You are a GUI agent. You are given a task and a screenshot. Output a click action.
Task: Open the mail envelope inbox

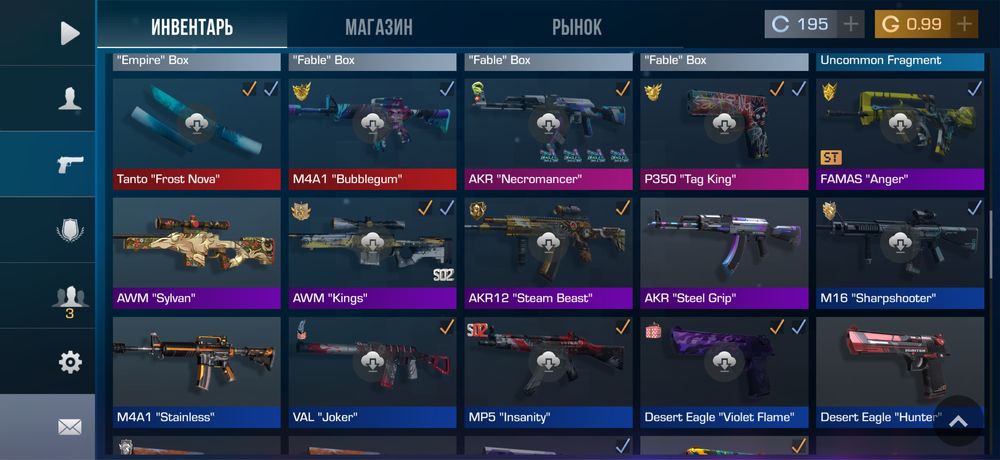click(x=69, y=427)
